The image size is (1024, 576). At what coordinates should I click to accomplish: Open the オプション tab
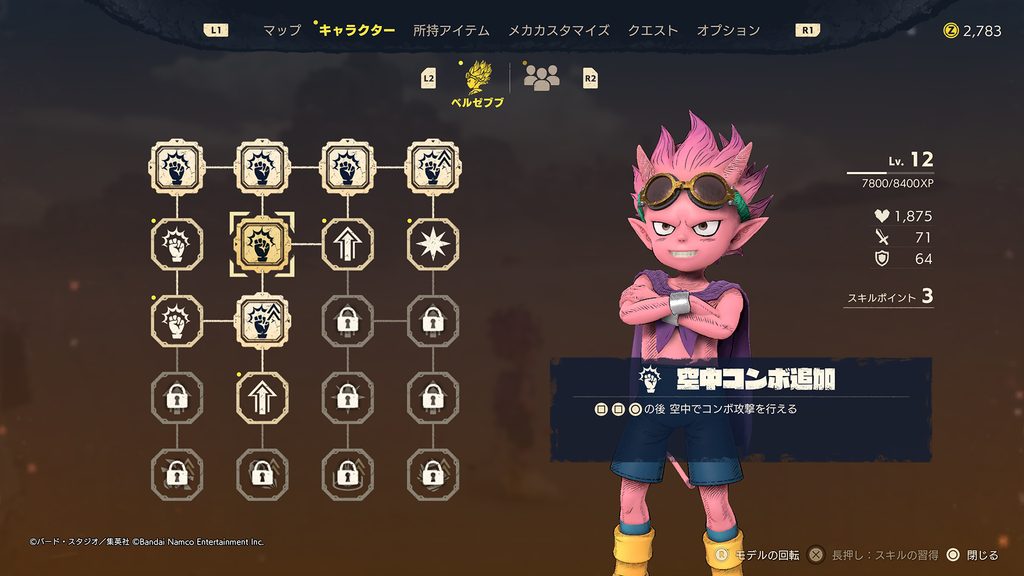pos(728,30)
